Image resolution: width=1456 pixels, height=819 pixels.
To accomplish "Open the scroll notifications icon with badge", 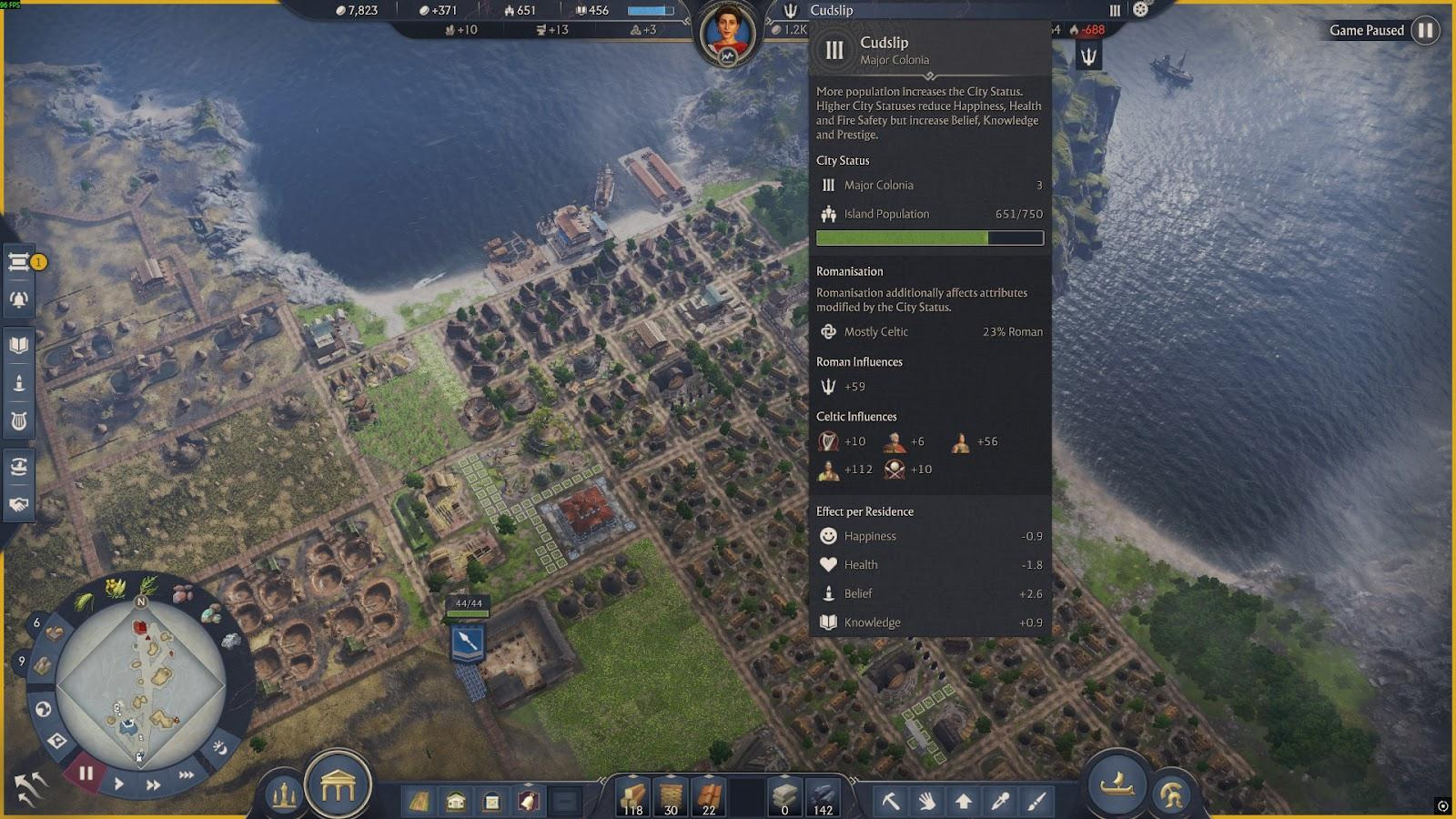I will coord(19,262).
